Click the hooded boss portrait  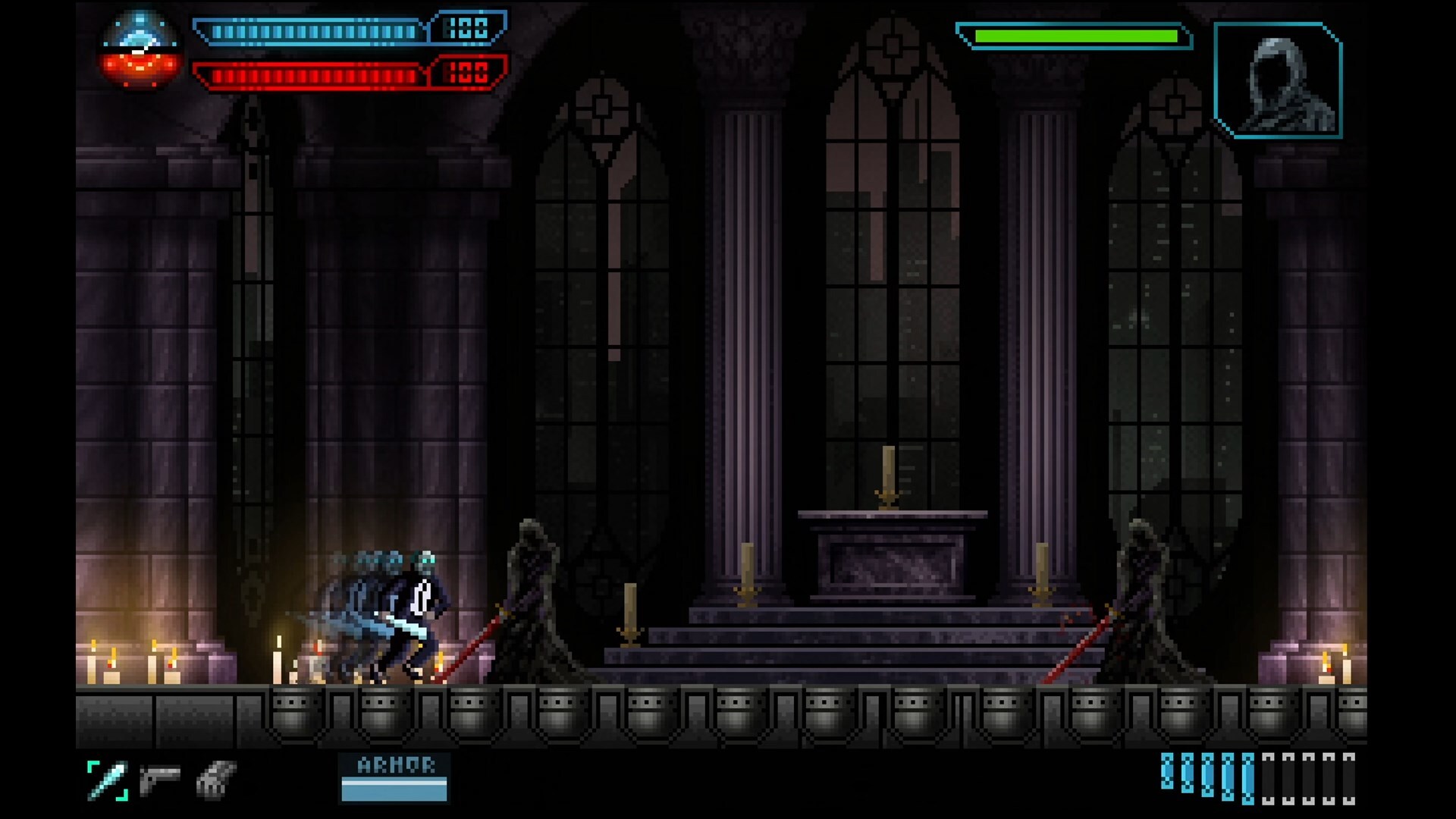tap(1278, 80)
